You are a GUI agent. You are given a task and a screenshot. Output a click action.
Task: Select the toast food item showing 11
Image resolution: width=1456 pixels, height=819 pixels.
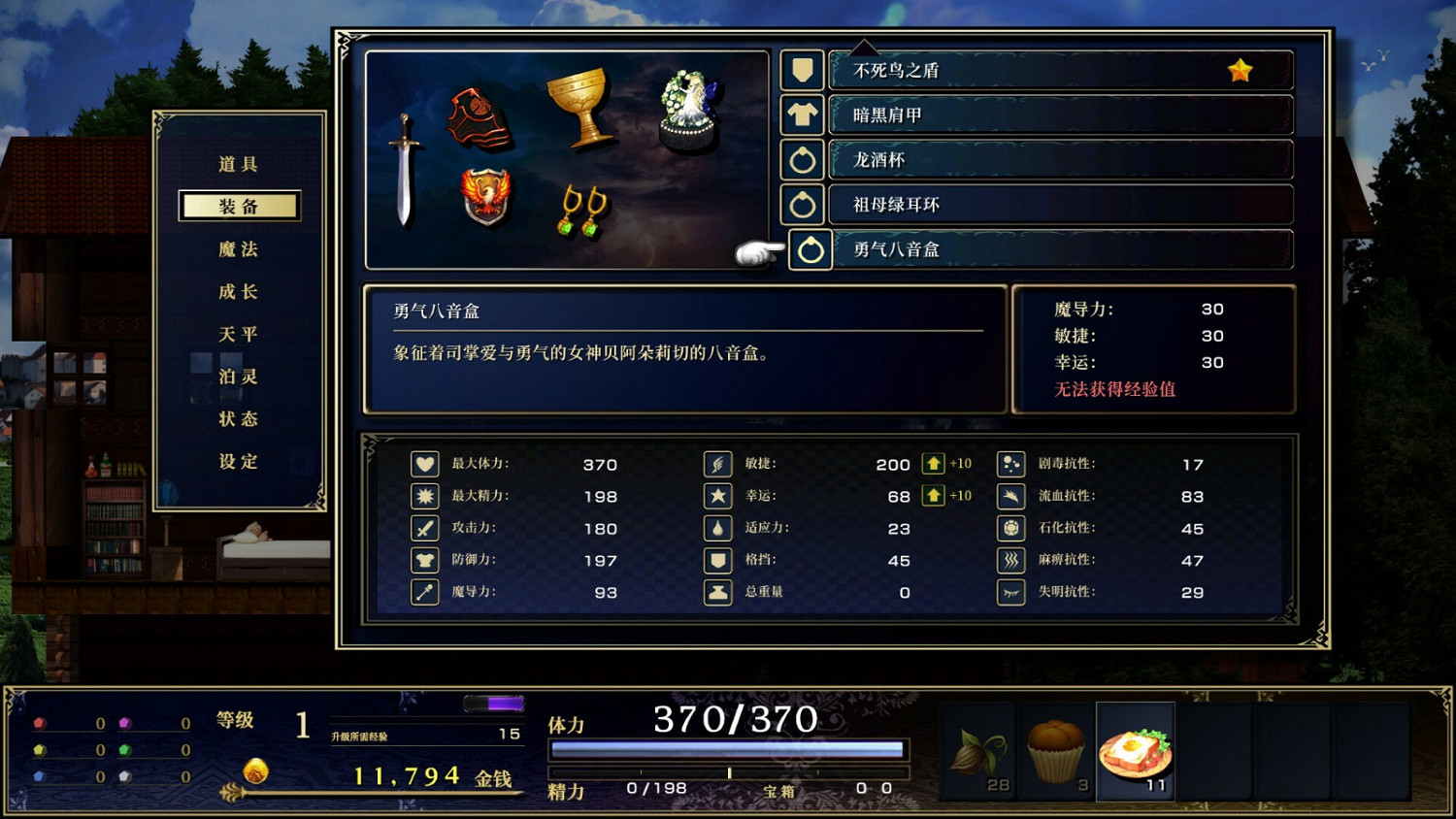pos(1134,752)
